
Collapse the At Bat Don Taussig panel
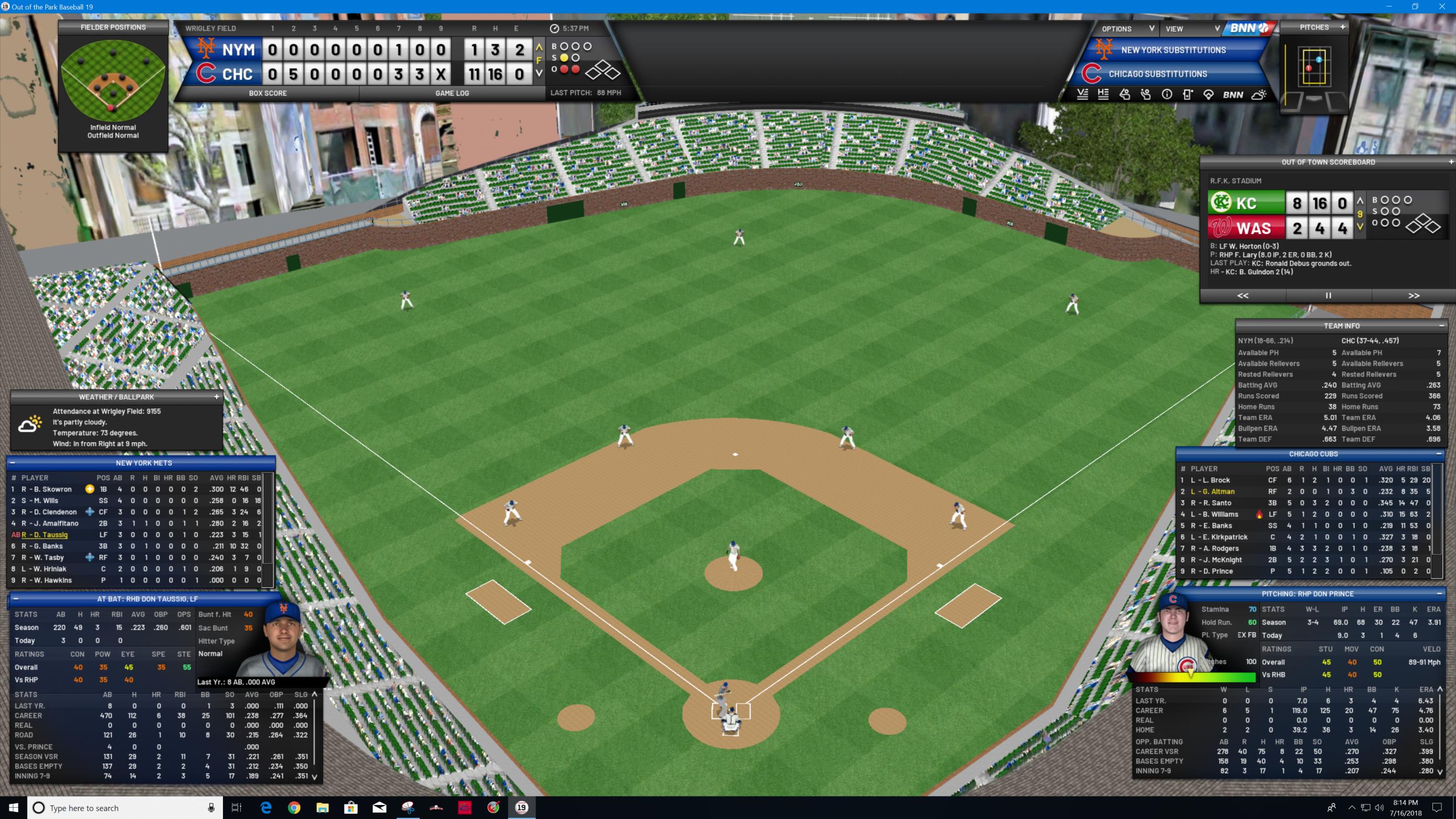point(16,599)
